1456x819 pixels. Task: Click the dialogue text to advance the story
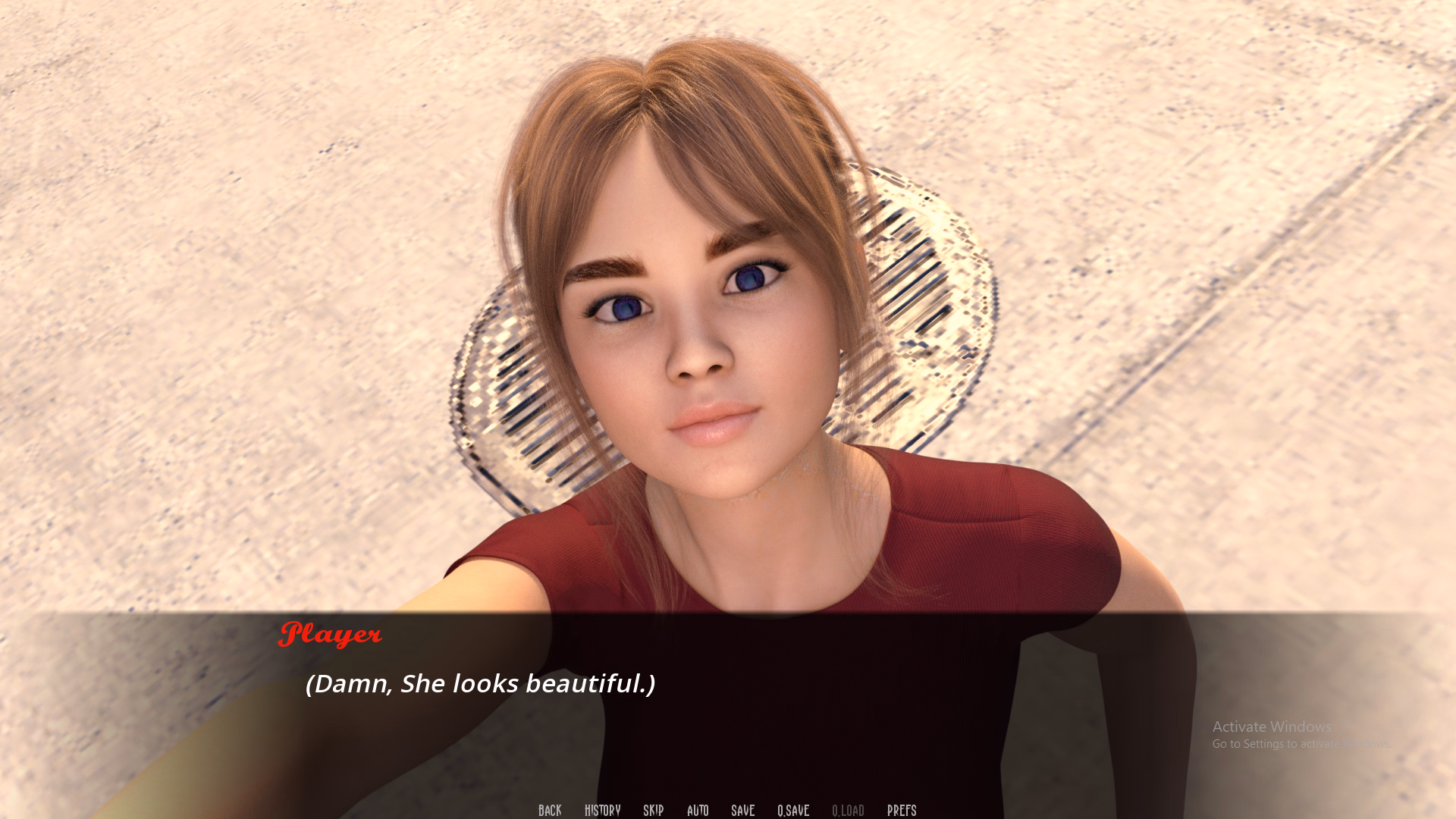click(479, 683)
